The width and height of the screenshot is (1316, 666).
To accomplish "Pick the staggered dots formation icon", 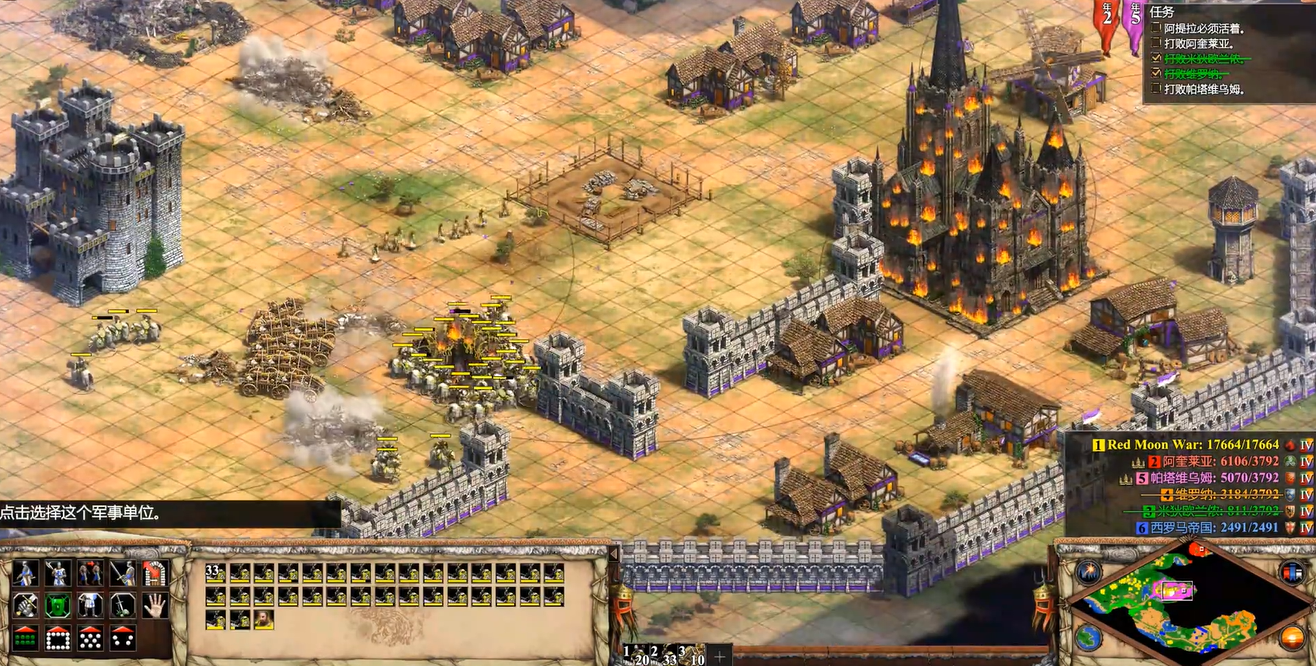I will point(91,638).
